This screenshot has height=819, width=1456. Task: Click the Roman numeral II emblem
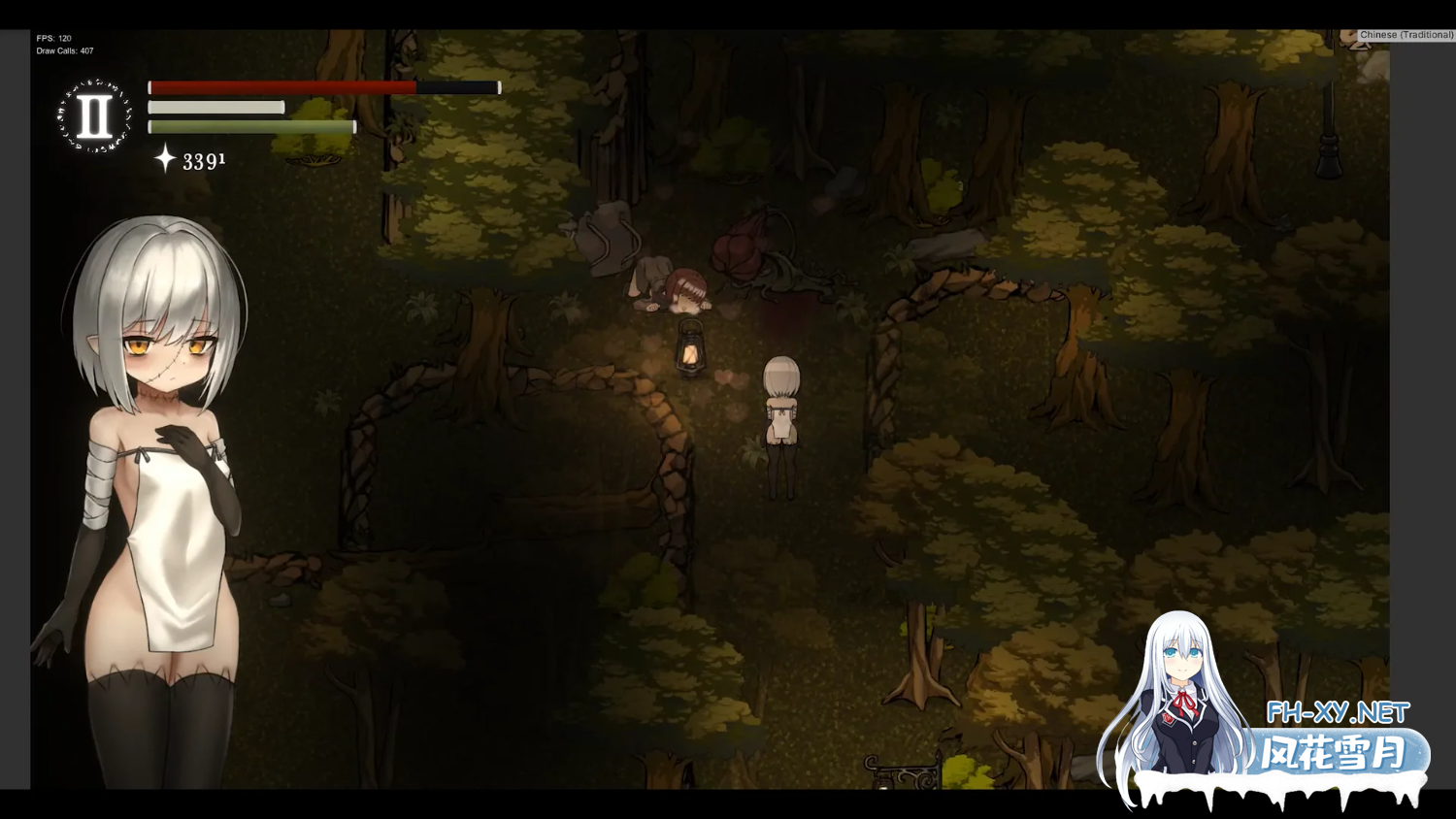[94, 116]
